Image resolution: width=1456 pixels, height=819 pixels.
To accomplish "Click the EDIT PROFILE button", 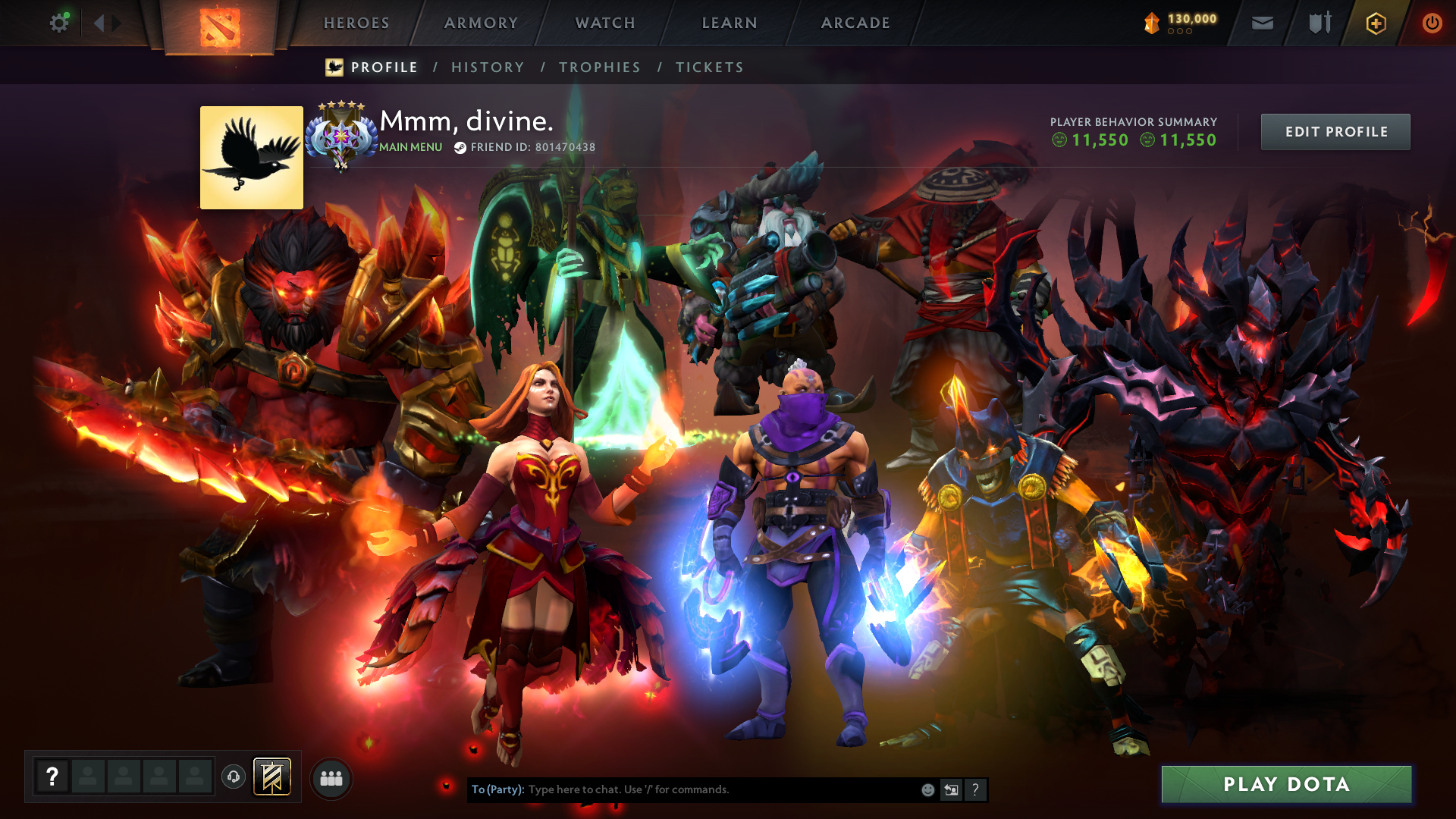I will coord(1335,131).
